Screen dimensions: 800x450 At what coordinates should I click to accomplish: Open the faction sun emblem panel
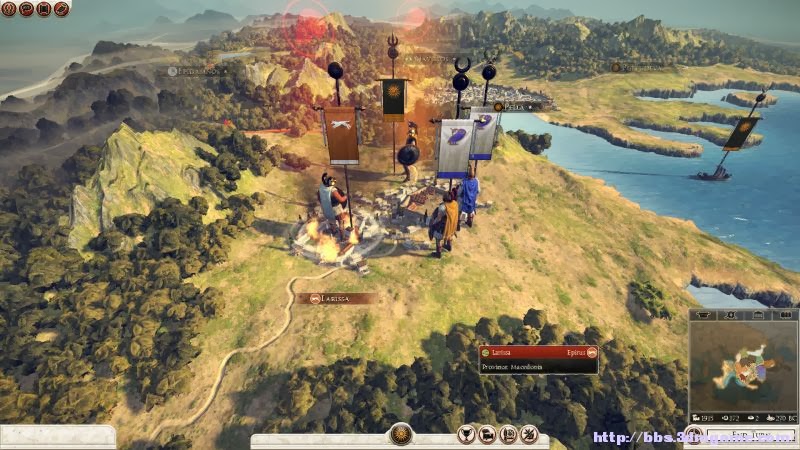point(400,435)
